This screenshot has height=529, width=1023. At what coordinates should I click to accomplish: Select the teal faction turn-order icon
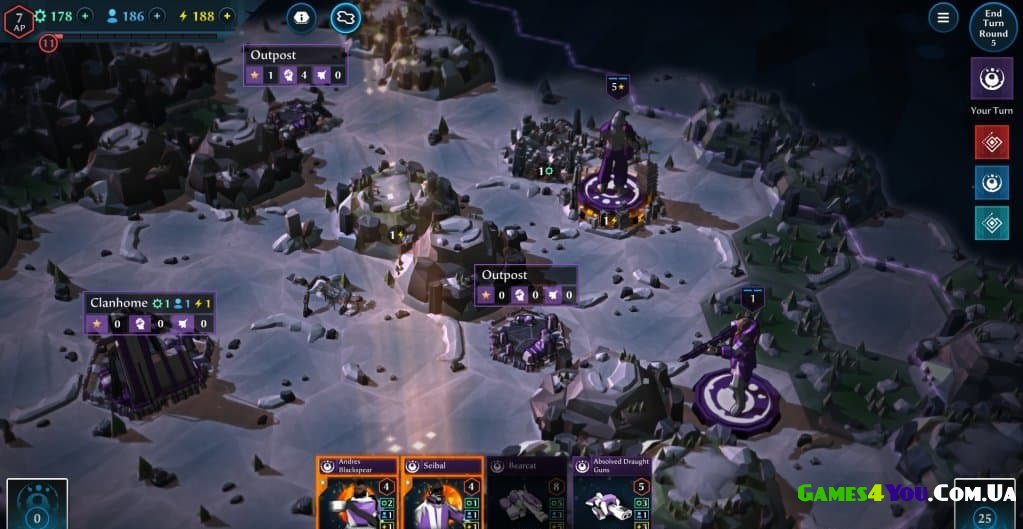(991, 223)
